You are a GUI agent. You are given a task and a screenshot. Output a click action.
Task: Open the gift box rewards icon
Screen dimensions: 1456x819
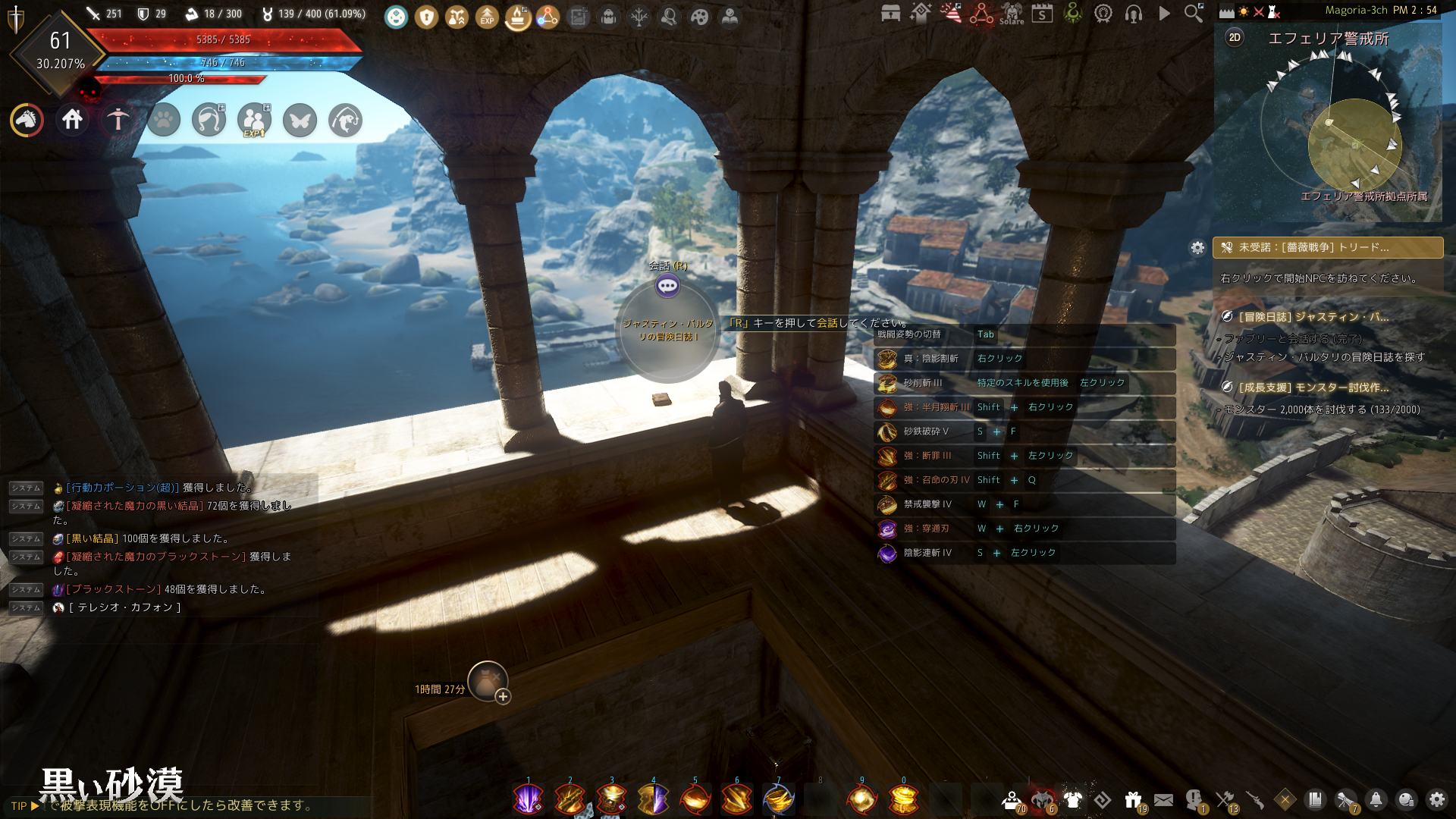(x=1133, y=799)
